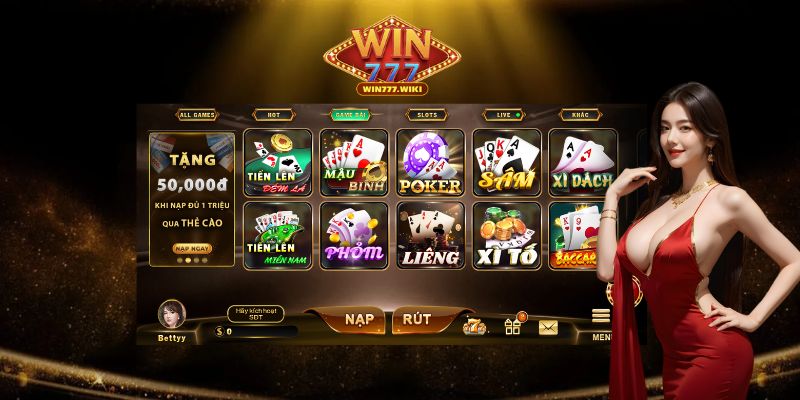The image size is (800, 400).
Task: Start Tiến Lên Miền Nam game
Action: [x=277, y=236]
